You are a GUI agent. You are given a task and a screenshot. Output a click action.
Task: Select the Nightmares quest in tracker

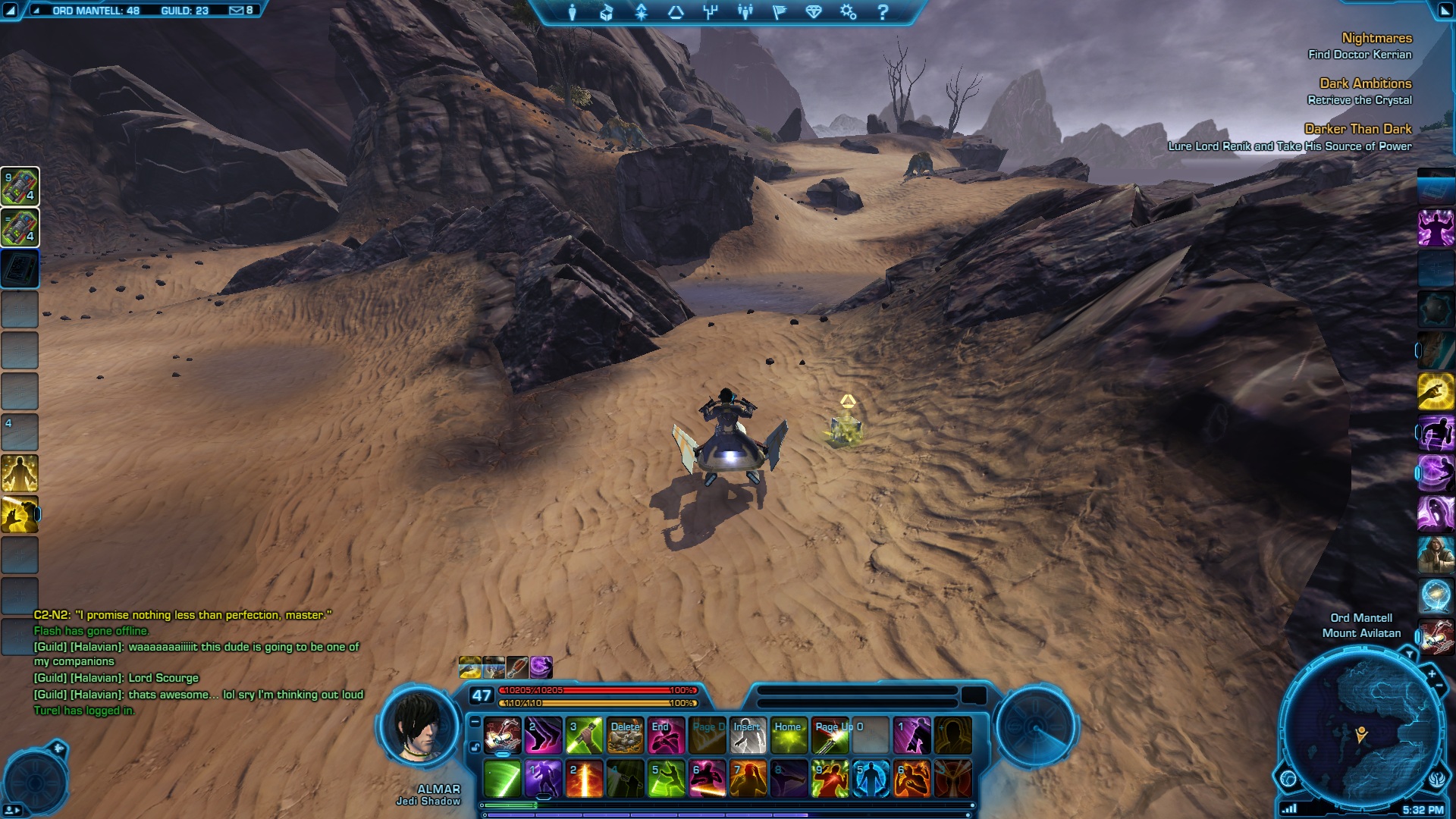point(1376,38)
